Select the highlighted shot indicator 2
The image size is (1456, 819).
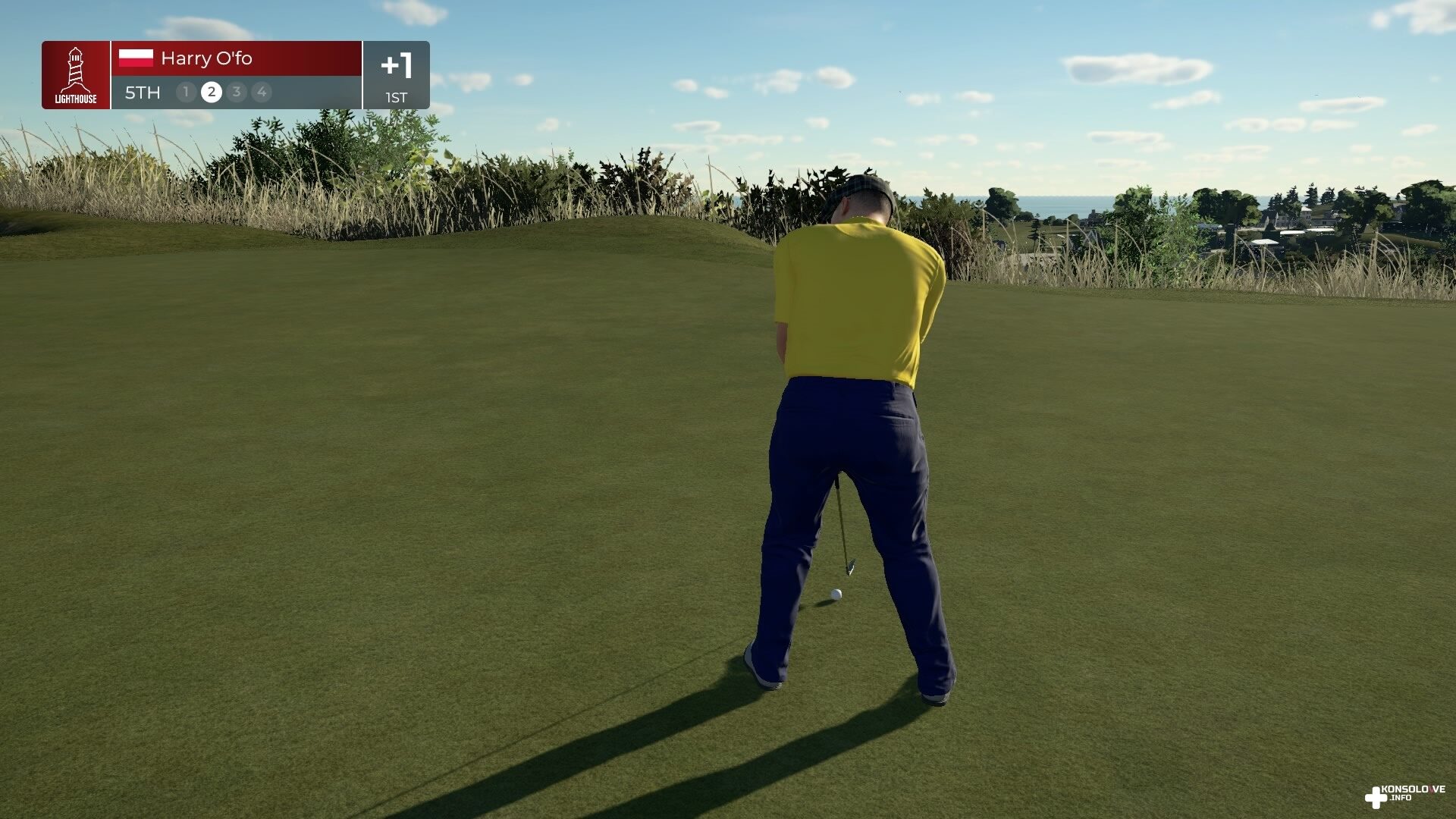pyautogui.click(x=212, y=93)
